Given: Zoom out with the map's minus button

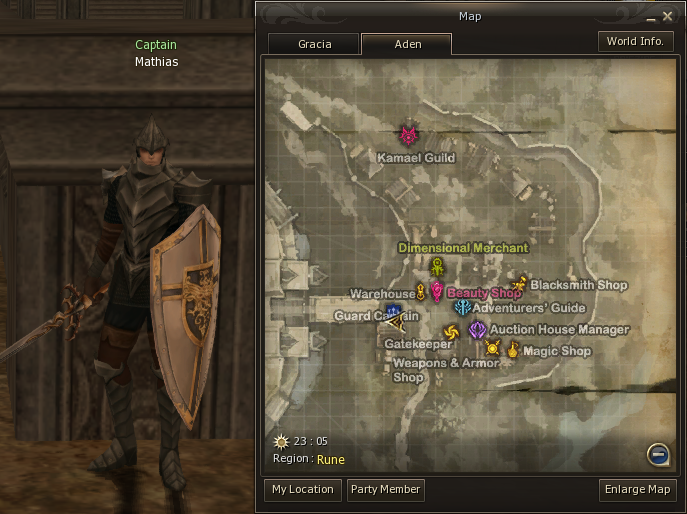Looking at the screenshot, I should tap(657, 454).
